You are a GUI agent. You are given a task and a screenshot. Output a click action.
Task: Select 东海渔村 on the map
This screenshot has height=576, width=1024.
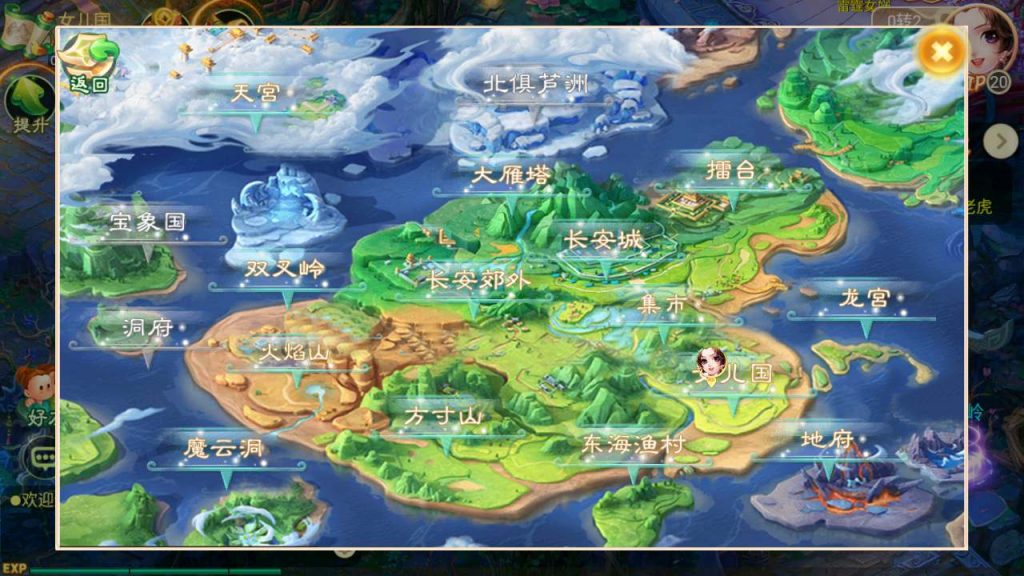pyautogui.click(x=632, y=446)
